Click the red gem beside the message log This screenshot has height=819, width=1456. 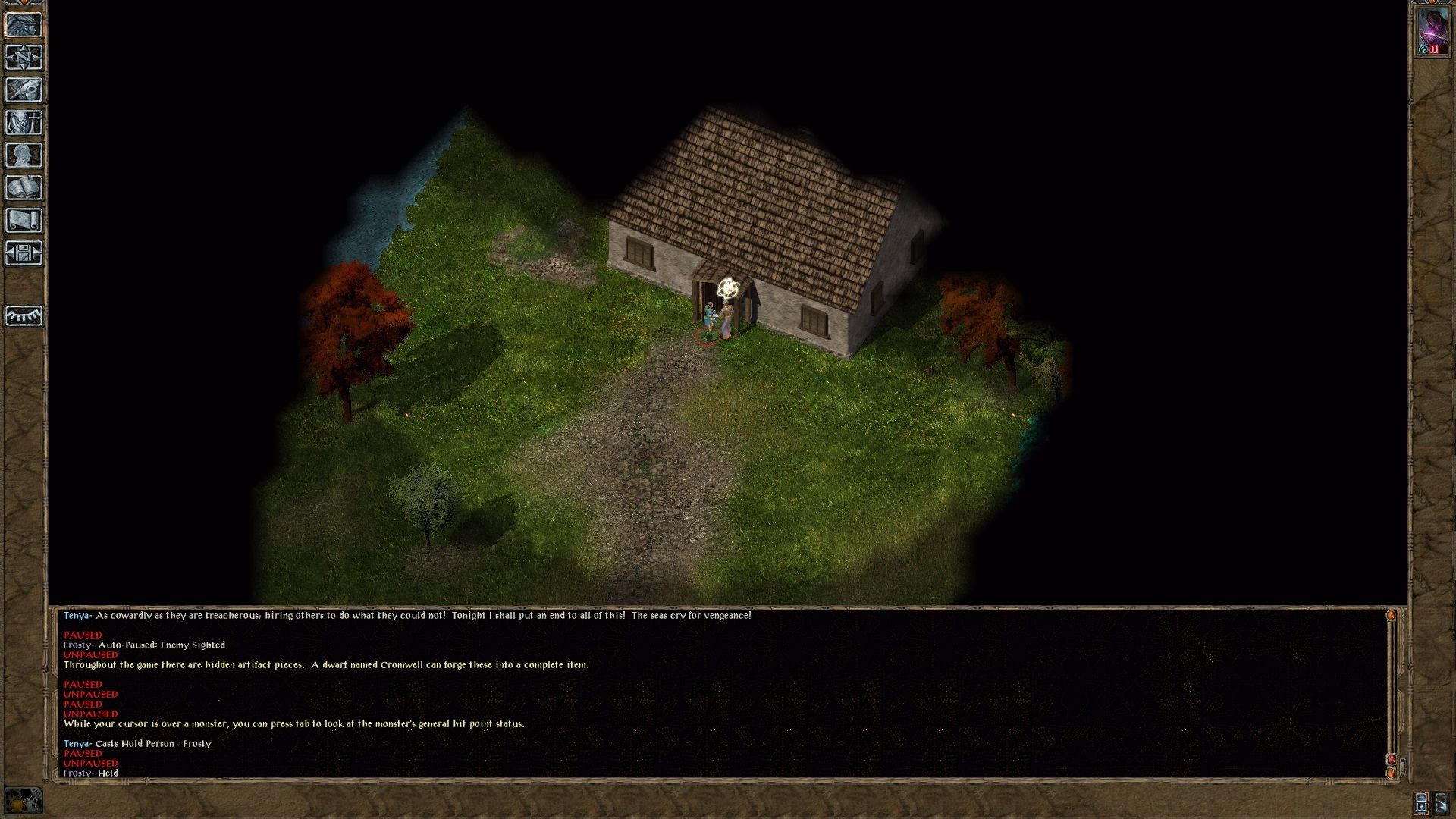click(x=1391, y=760)
